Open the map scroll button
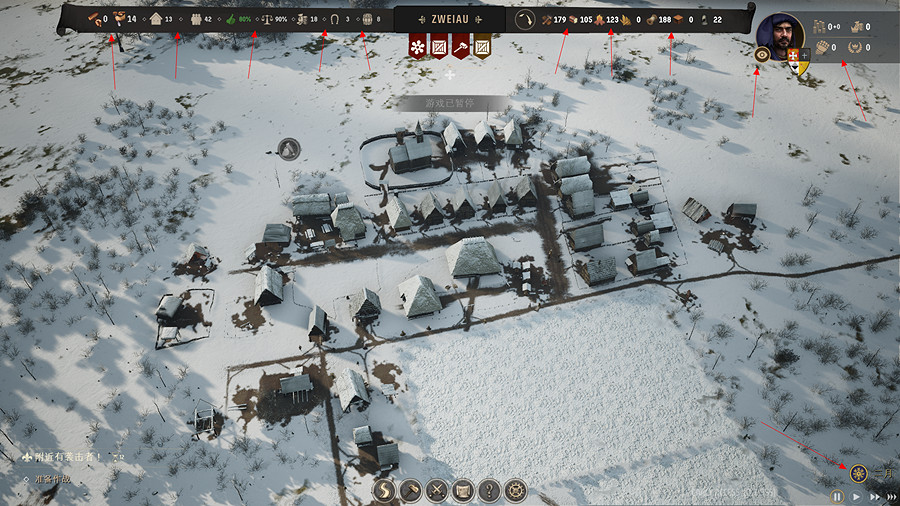This screenshot has width=900, height=506. click(x=463, y=490)
